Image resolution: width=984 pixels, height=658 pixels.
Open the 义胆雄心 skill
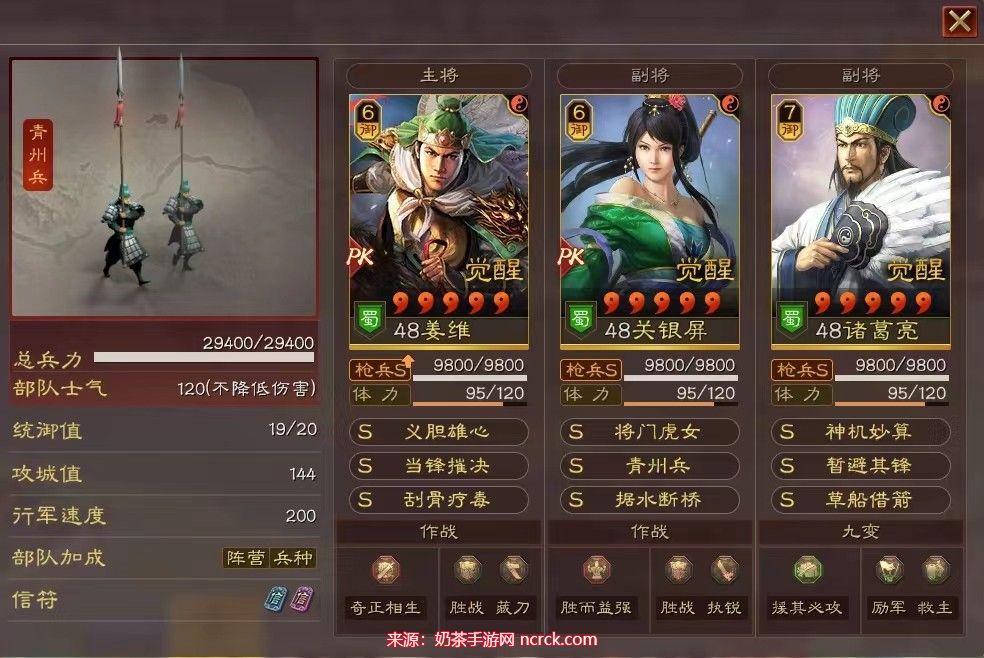(439, 432)
